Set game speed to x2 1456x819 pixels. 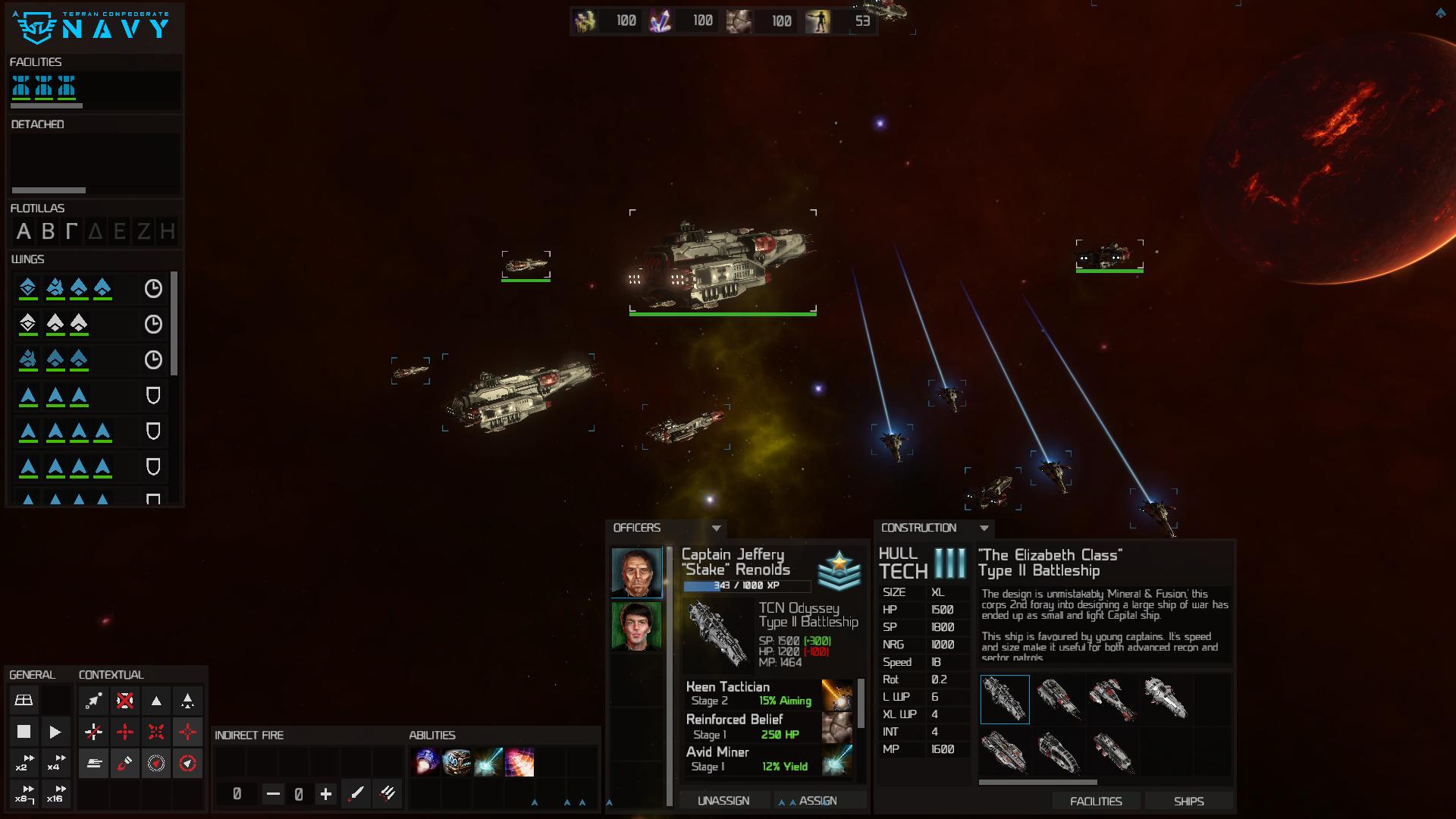24,763
